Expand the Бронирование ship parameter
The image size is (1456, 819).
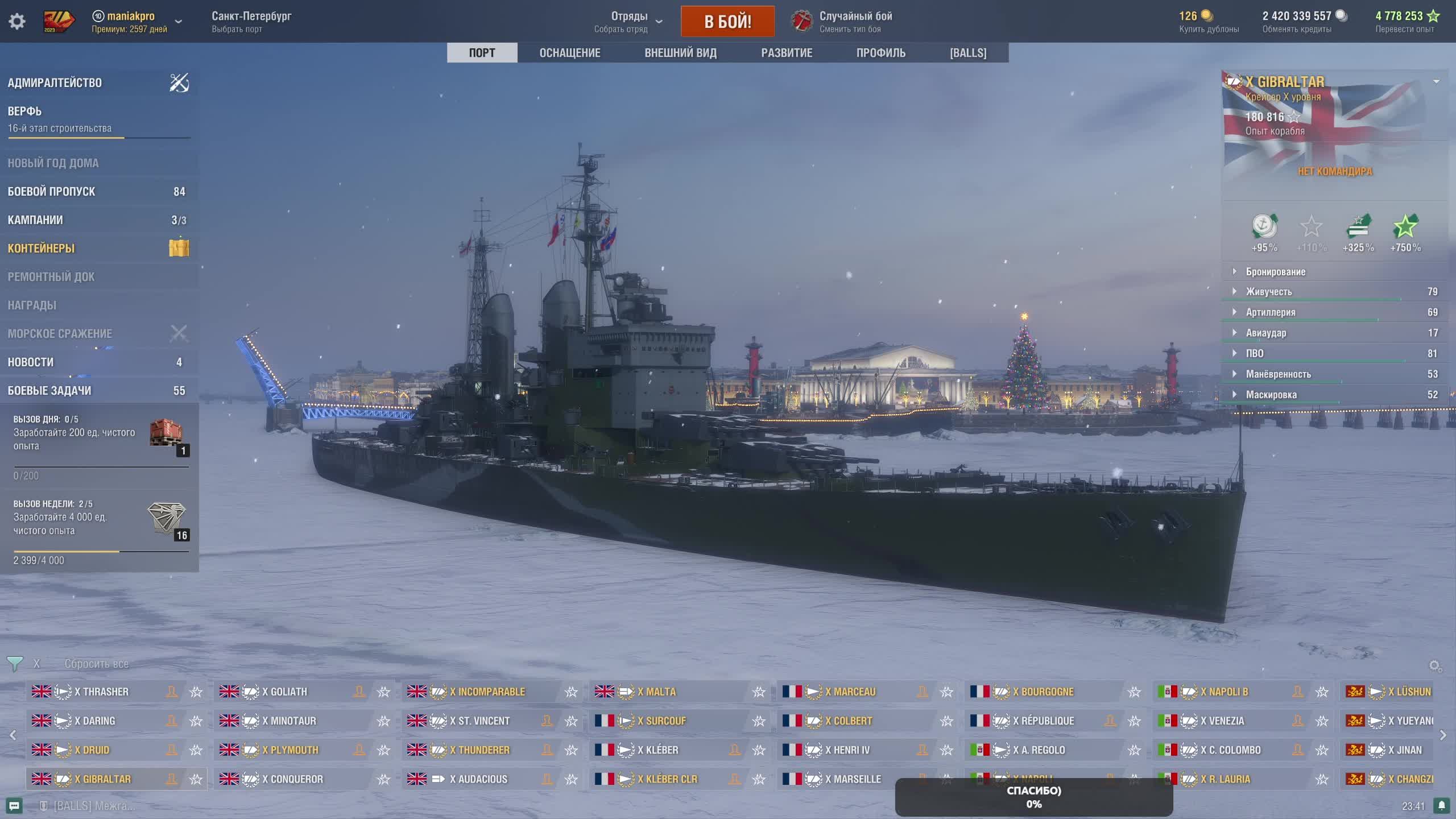tap(1276, 272)
